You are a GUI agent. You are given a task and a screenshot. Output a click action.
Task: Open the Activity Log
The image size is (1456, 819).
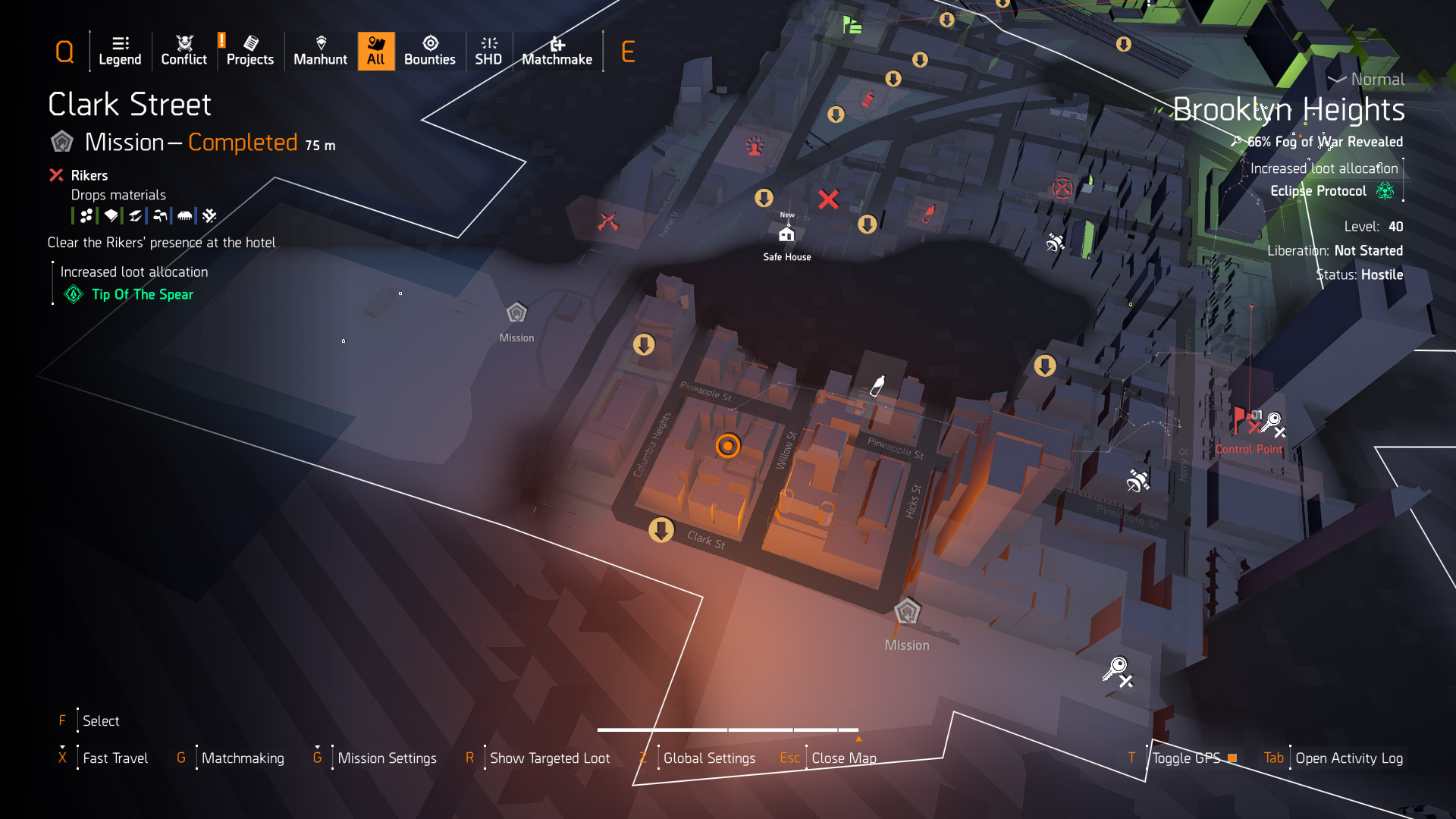tap(1349, 758)
